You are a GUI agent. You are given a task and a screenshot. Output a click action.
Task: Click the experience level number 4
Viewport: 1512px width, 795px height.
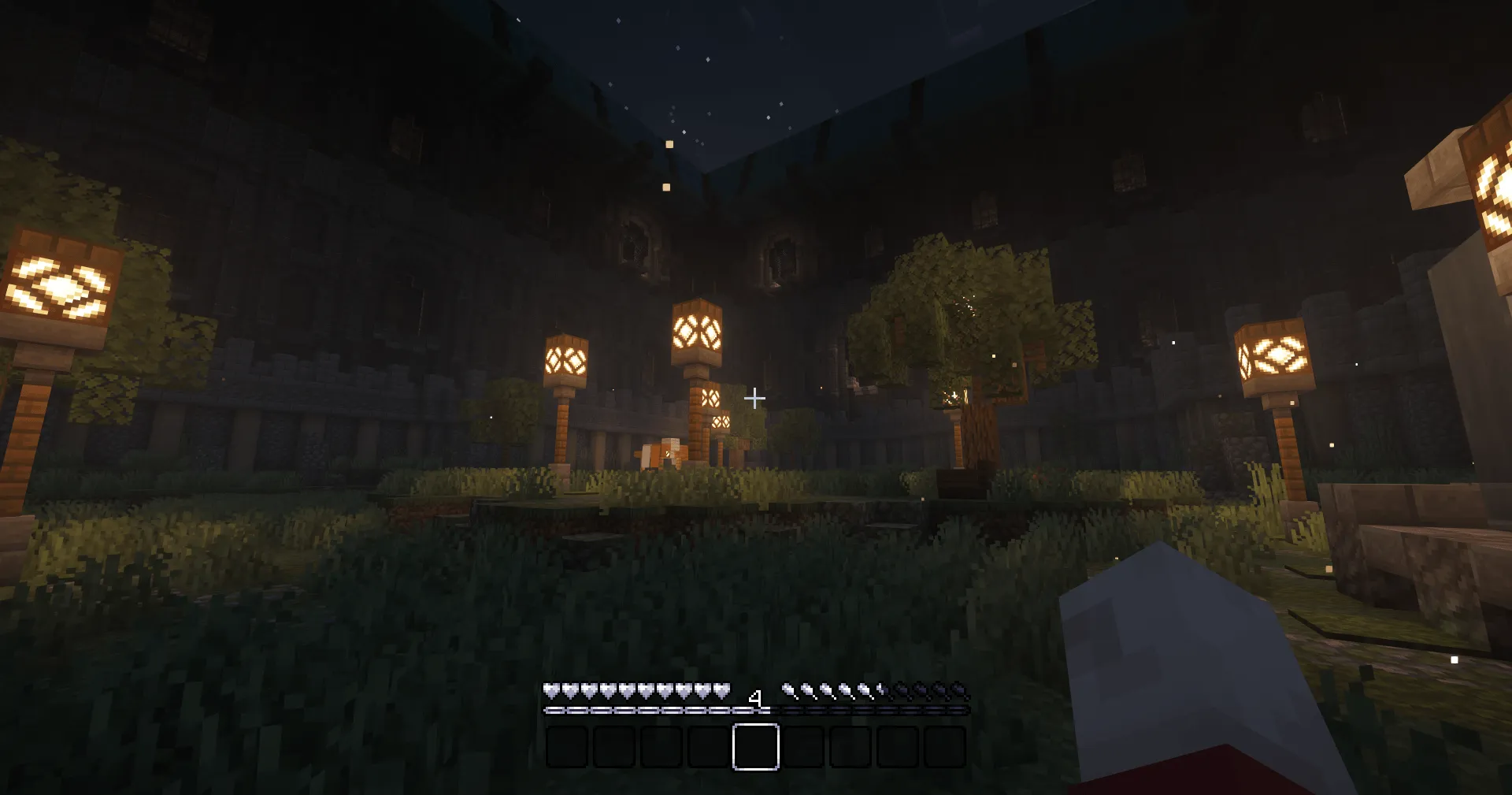click(x=757, y=697)
